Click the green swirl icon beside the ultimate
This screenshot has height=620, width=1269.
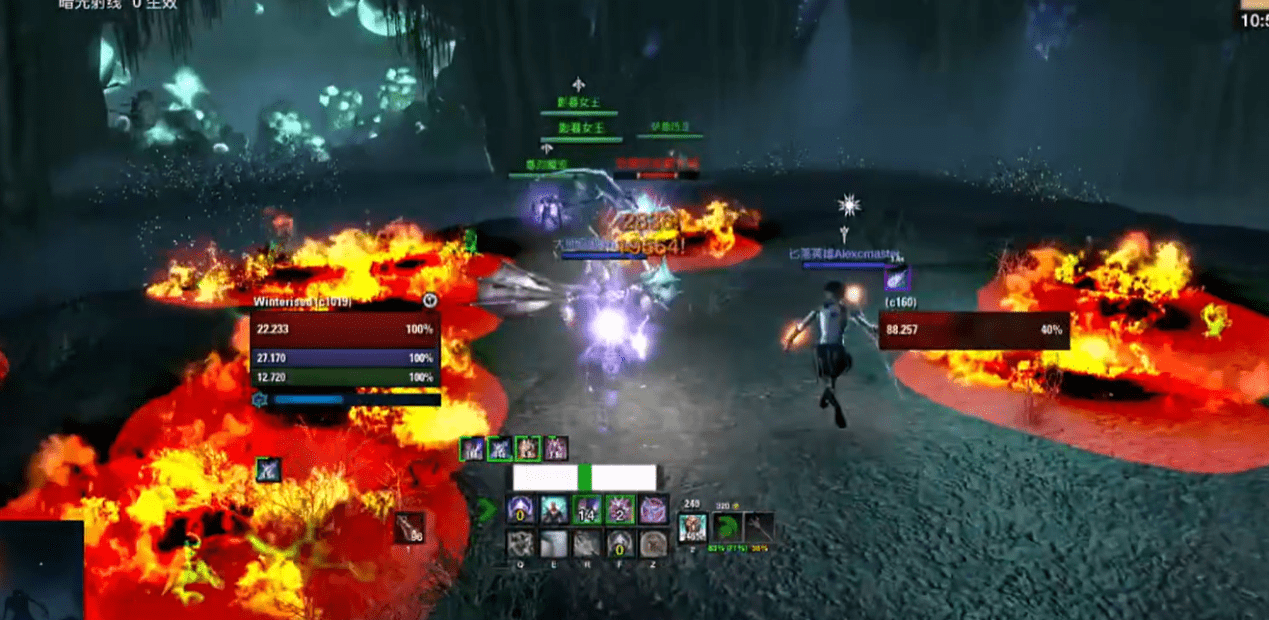(x=727, y=527)
